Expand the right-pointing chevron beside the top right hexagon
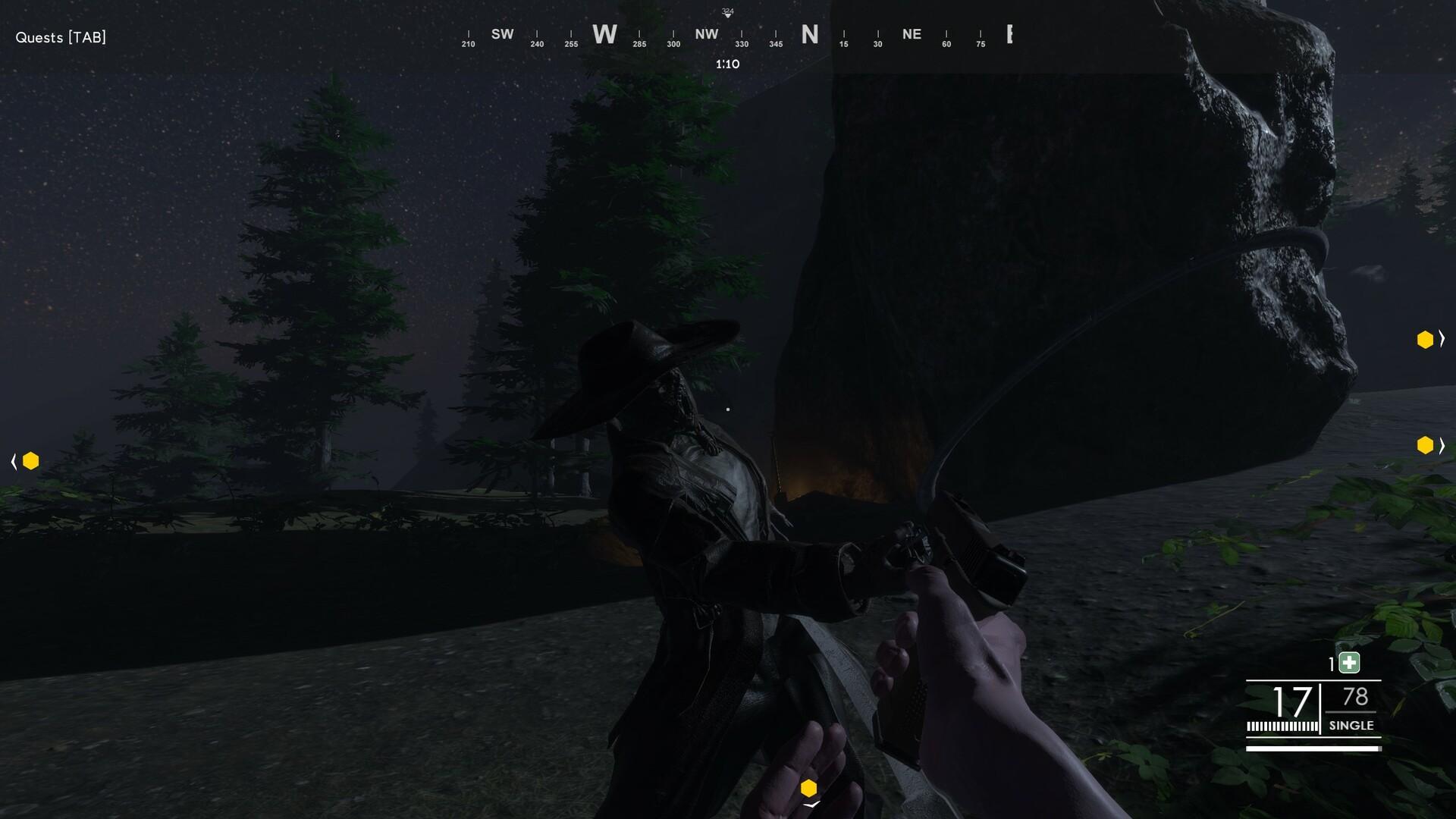 pos(1440,339)
